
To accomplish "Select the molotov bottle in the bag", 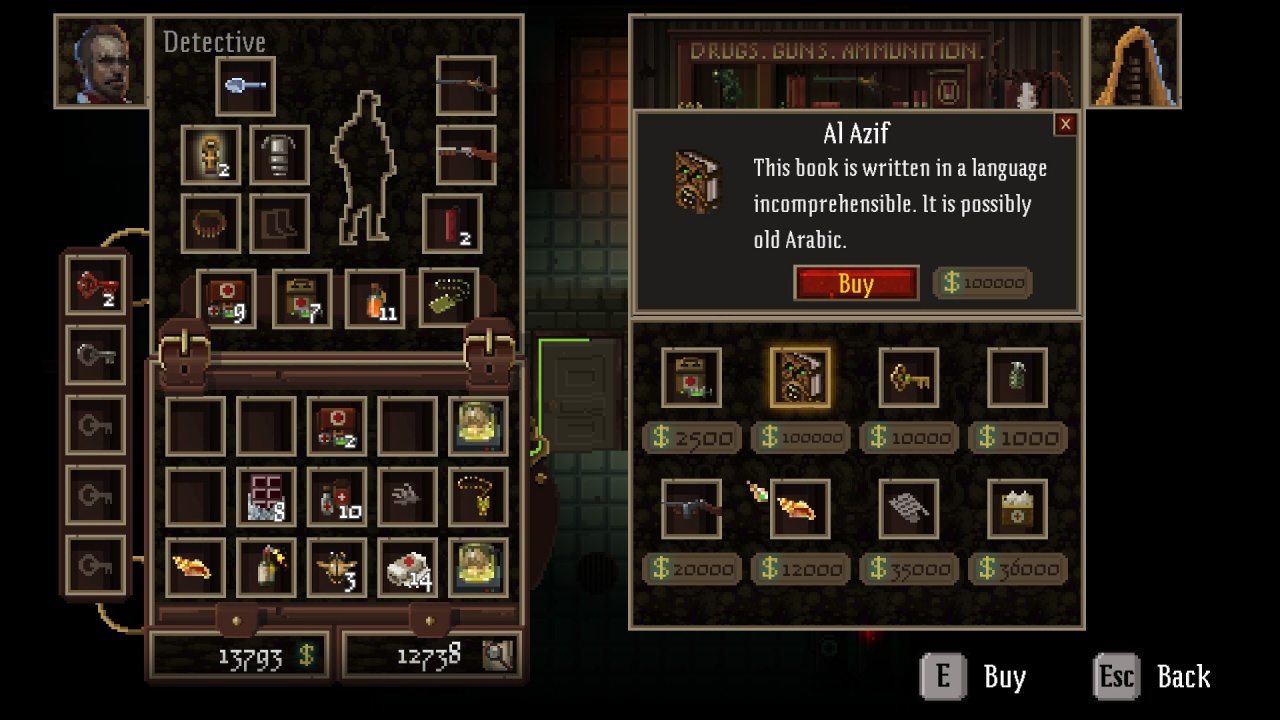I will pos(266,567).
